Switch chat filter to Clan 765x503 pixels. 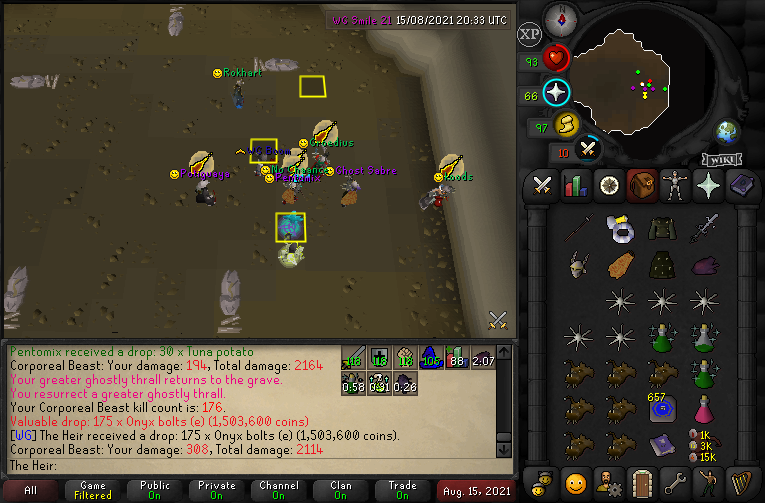click(340, 491)
